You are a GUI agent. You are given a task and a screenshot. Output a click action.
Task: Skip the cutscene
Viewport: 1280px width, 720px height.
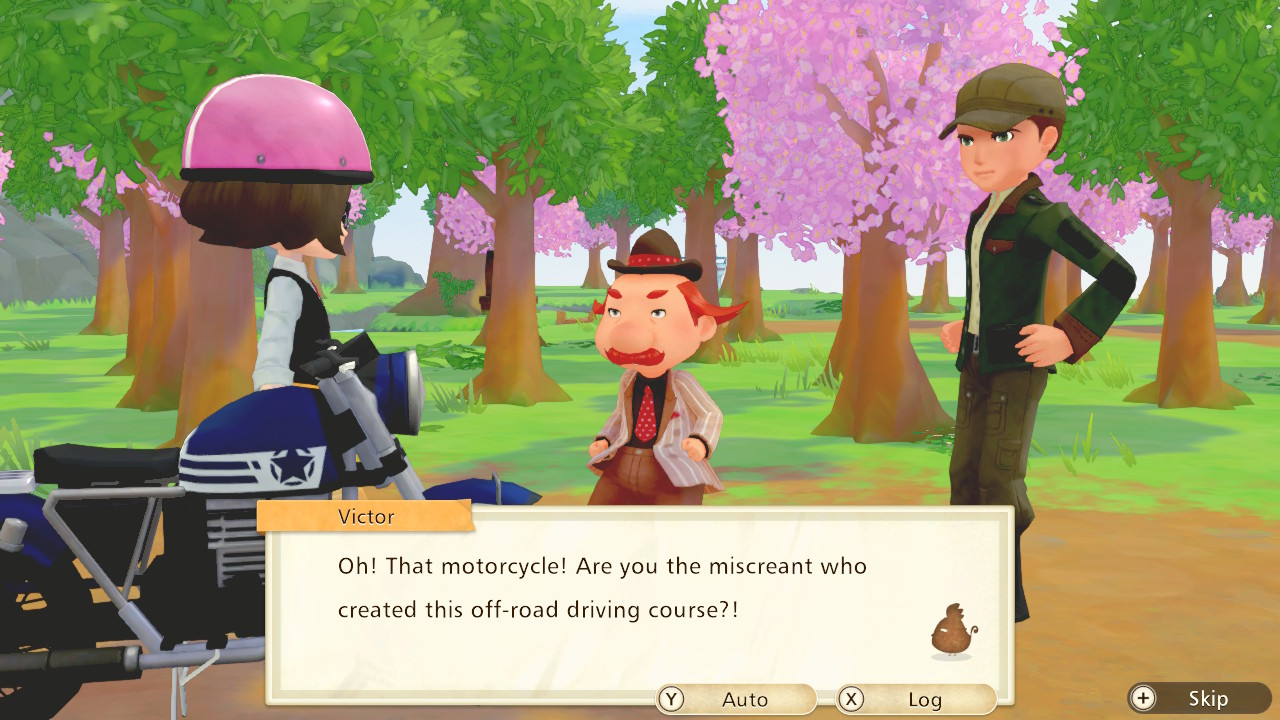tap(1199, 698)
